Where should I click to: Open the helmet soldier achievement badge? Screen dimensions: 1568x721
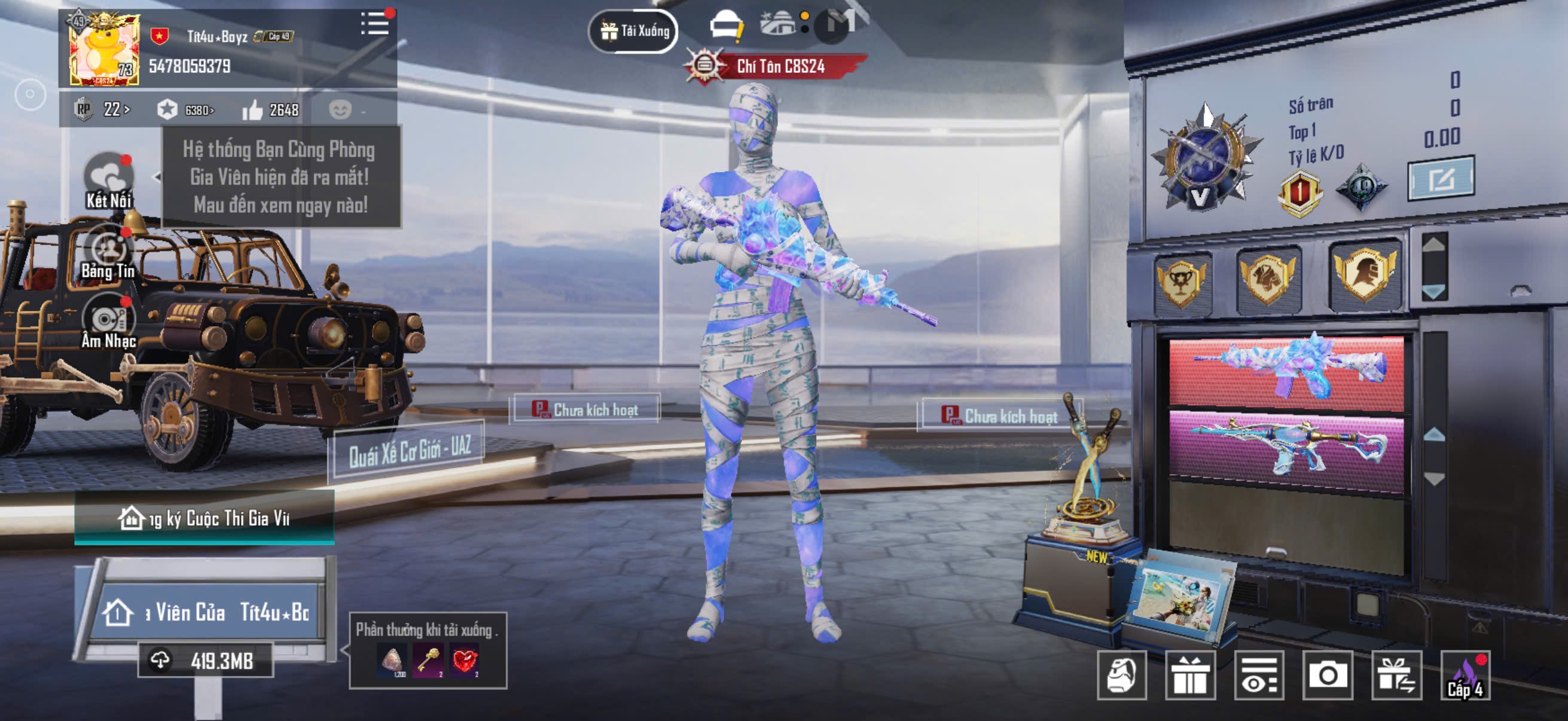coord(1364,276)
